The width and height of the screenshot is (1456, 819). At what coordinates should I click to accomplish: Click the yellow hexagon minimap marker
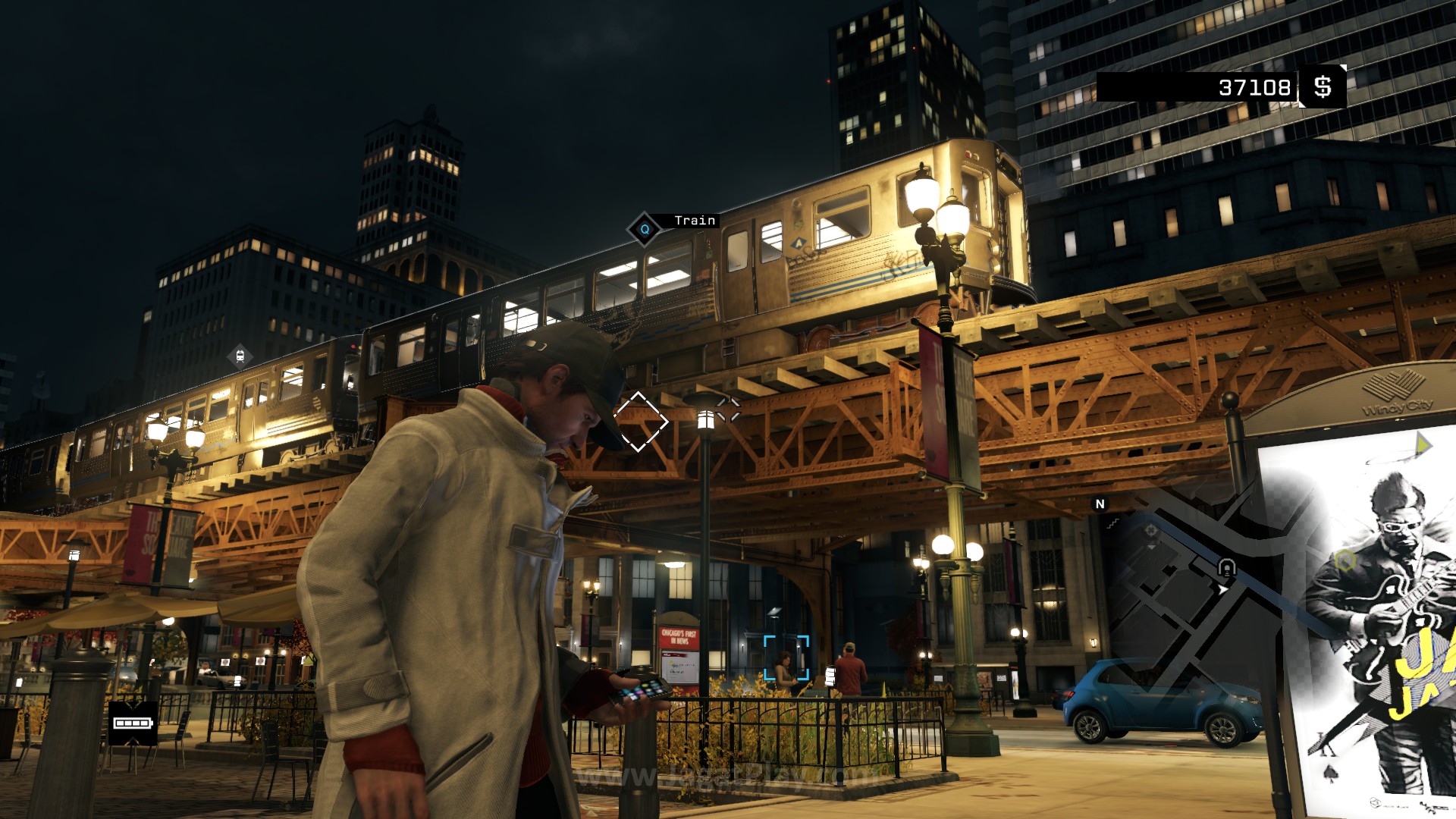pos(1345,561)
